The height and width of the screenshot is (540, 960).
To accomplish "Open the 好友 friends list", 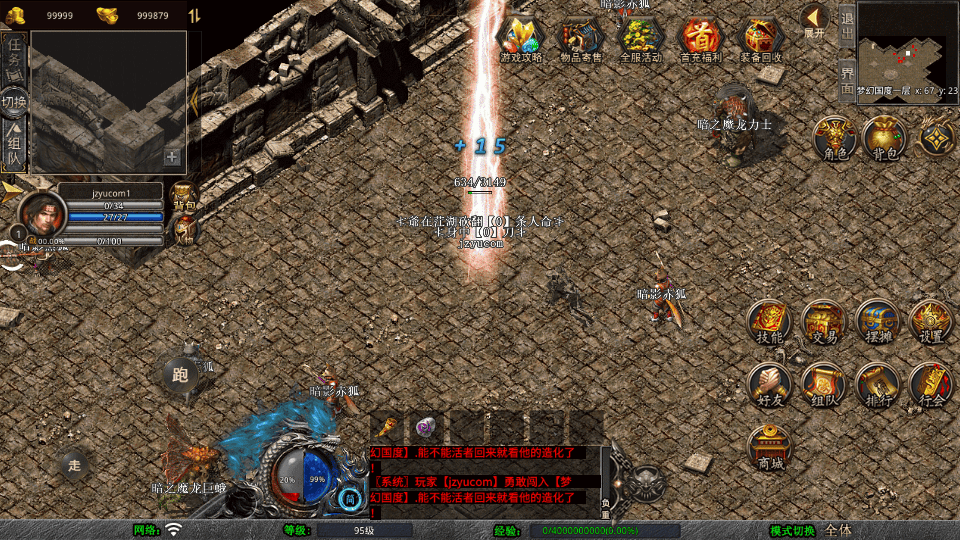I will point(770,384).
